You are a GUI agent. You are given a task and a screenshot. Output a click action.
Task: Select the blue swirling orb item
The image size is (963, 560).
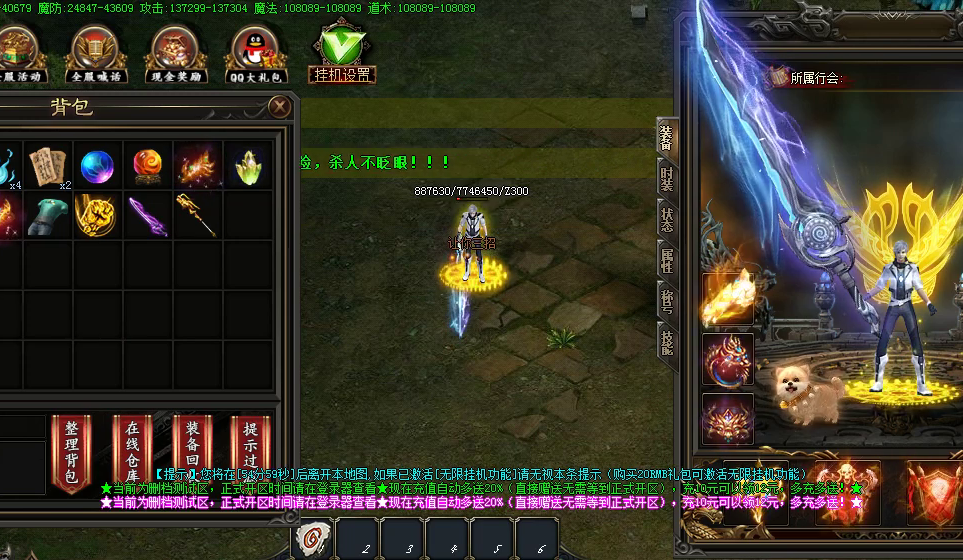(x=98, y=165)
